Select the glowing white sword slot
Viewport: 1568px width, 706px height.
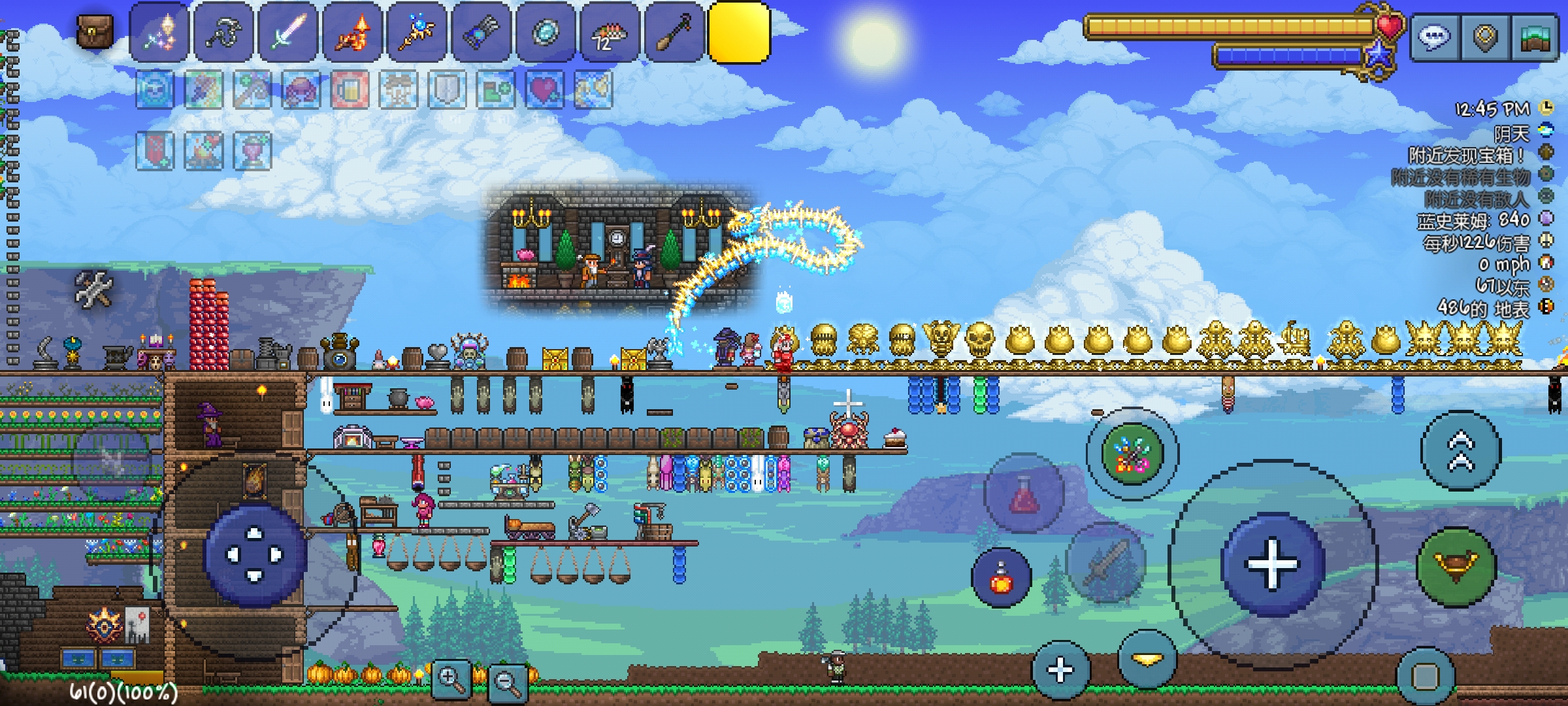(288, 33)
